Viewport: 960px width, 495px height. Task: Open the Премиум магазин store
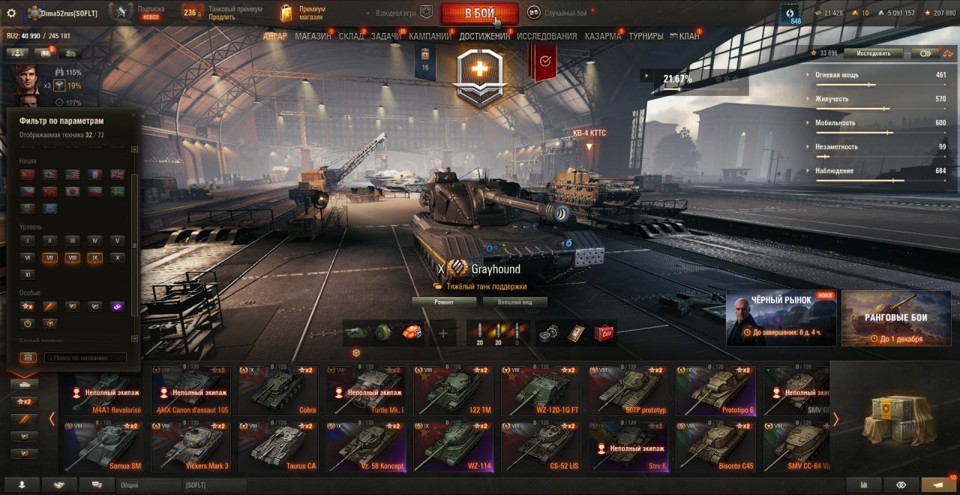311,13
